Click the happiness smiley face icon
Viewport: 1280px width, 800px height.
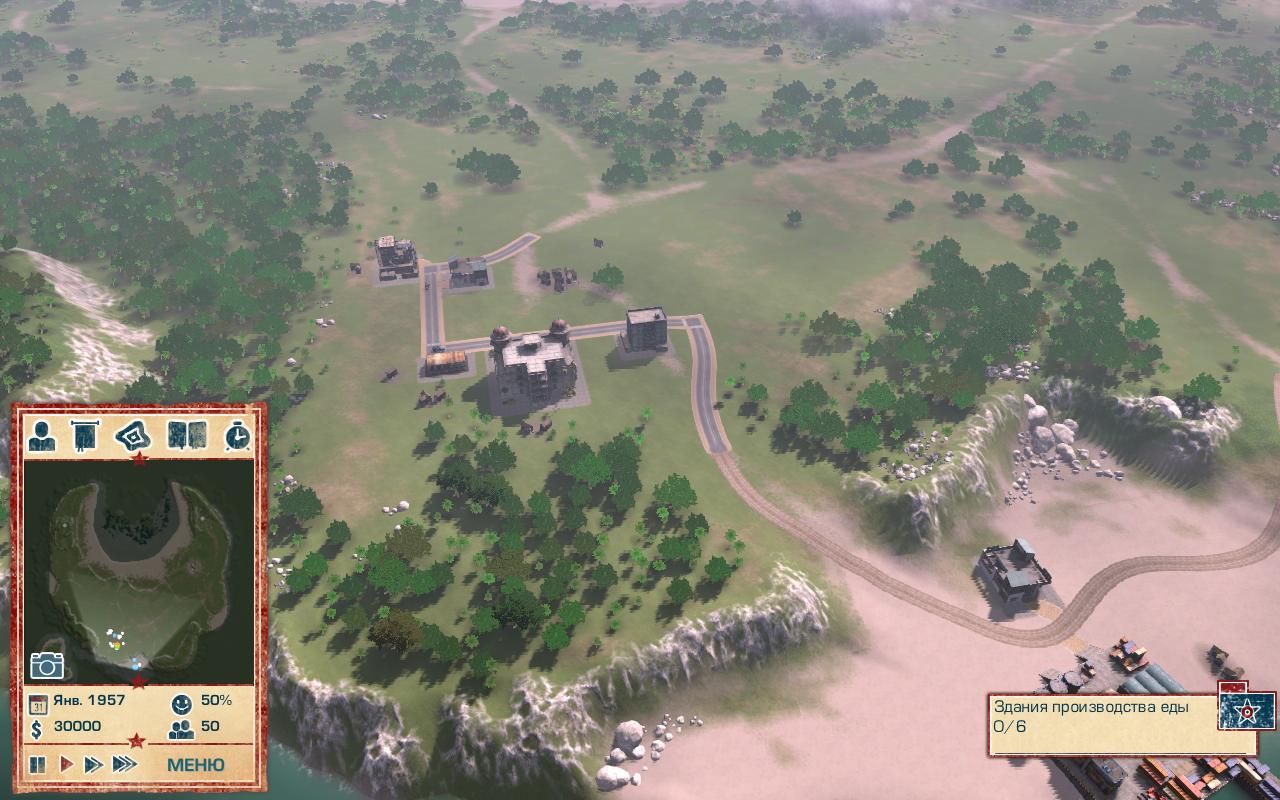[181, 701]
